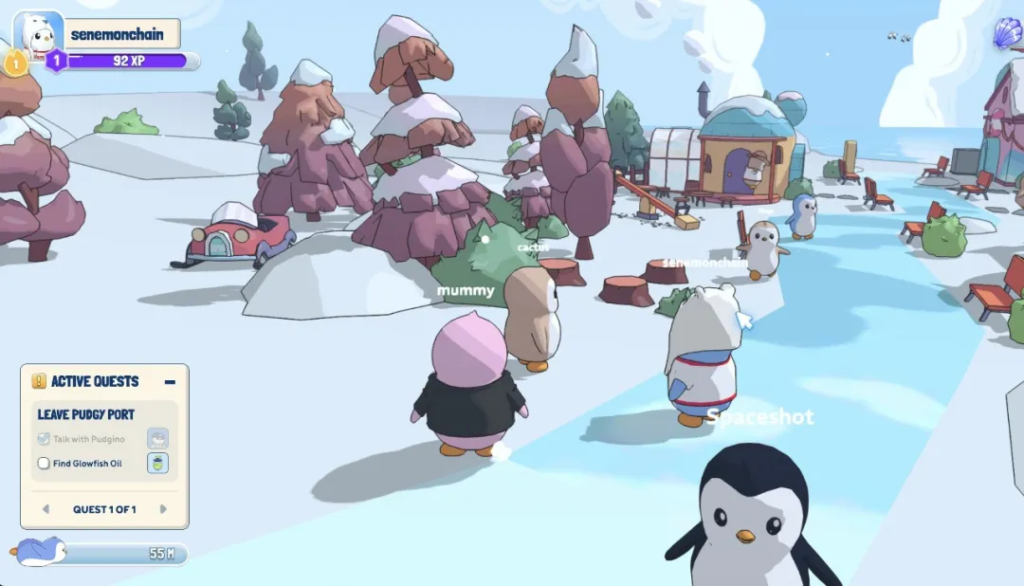Go to the next quest arrow
The width and height of the screenshot is (1024, 586).
click(x=163, y=509)
